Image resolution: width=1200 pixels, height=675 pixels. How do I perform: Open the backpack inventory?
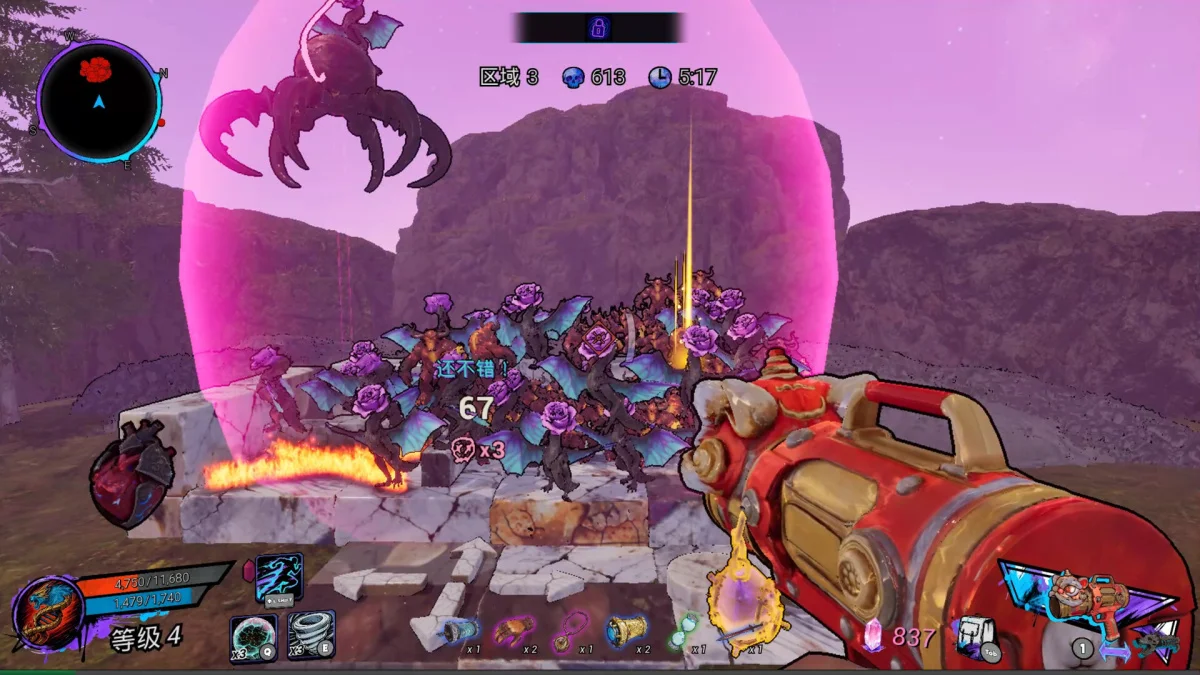click(x=973, y=634)
